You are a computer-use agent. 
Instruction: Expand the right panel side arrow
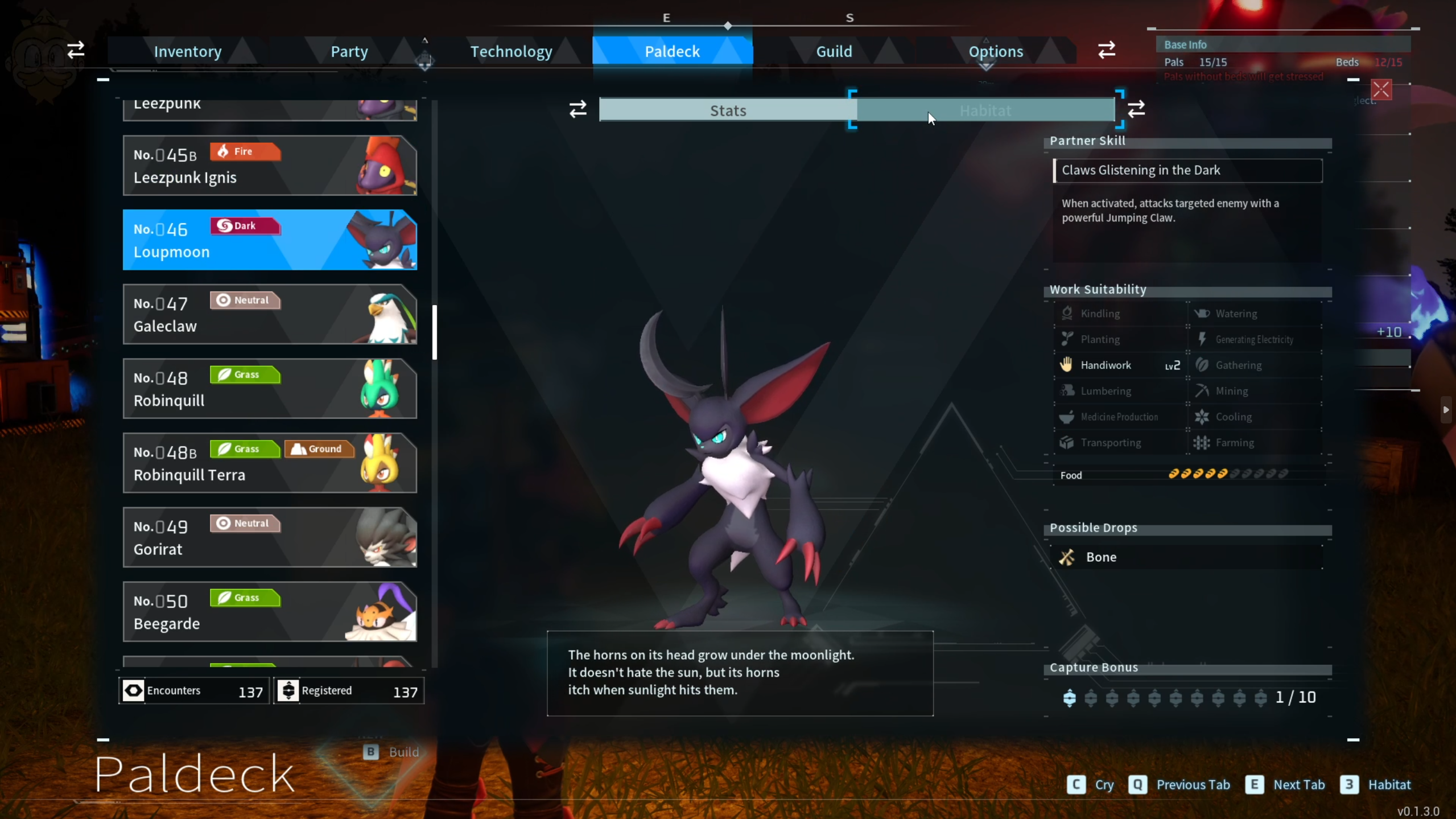[x=1446, y=409]
